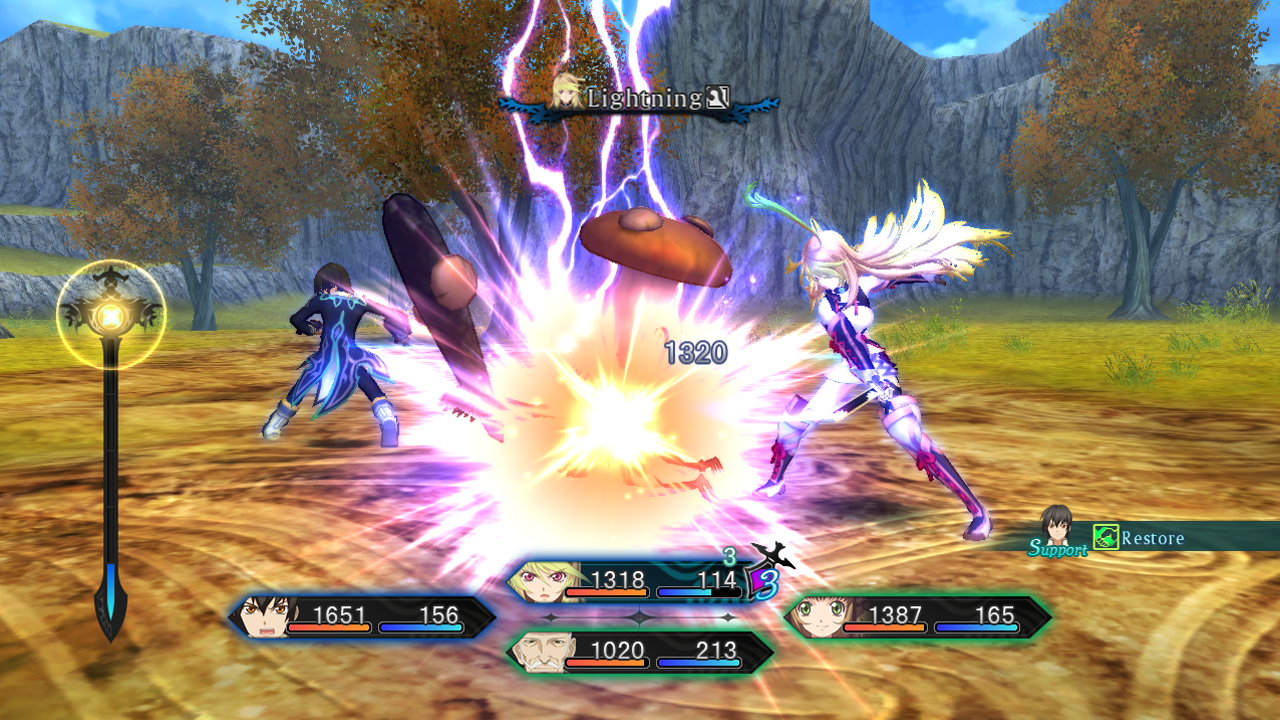Click the Support character portrait
The width and height of the screenshot is (1280, 720).
point(1056,525)
